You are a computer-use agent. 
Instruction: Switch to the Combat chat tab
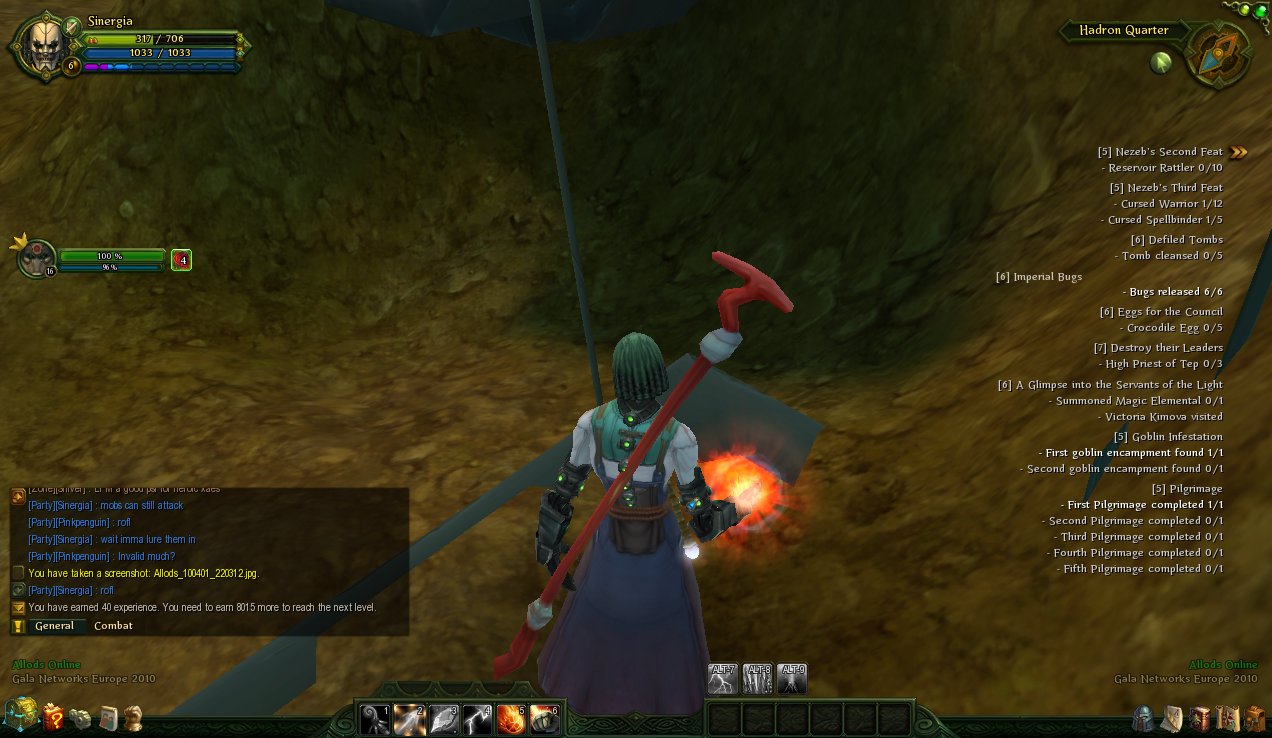[113, 626]
